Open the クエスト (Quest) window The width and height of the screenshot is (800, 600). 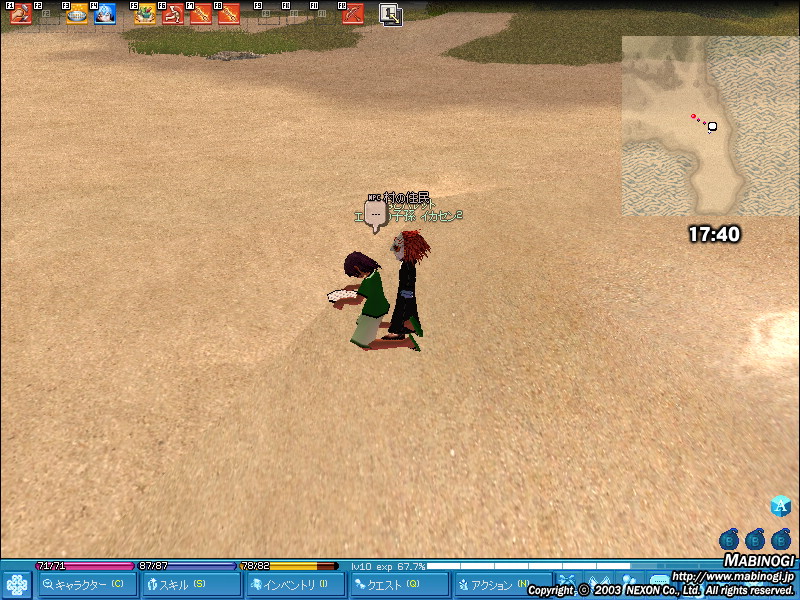[398, 585]
